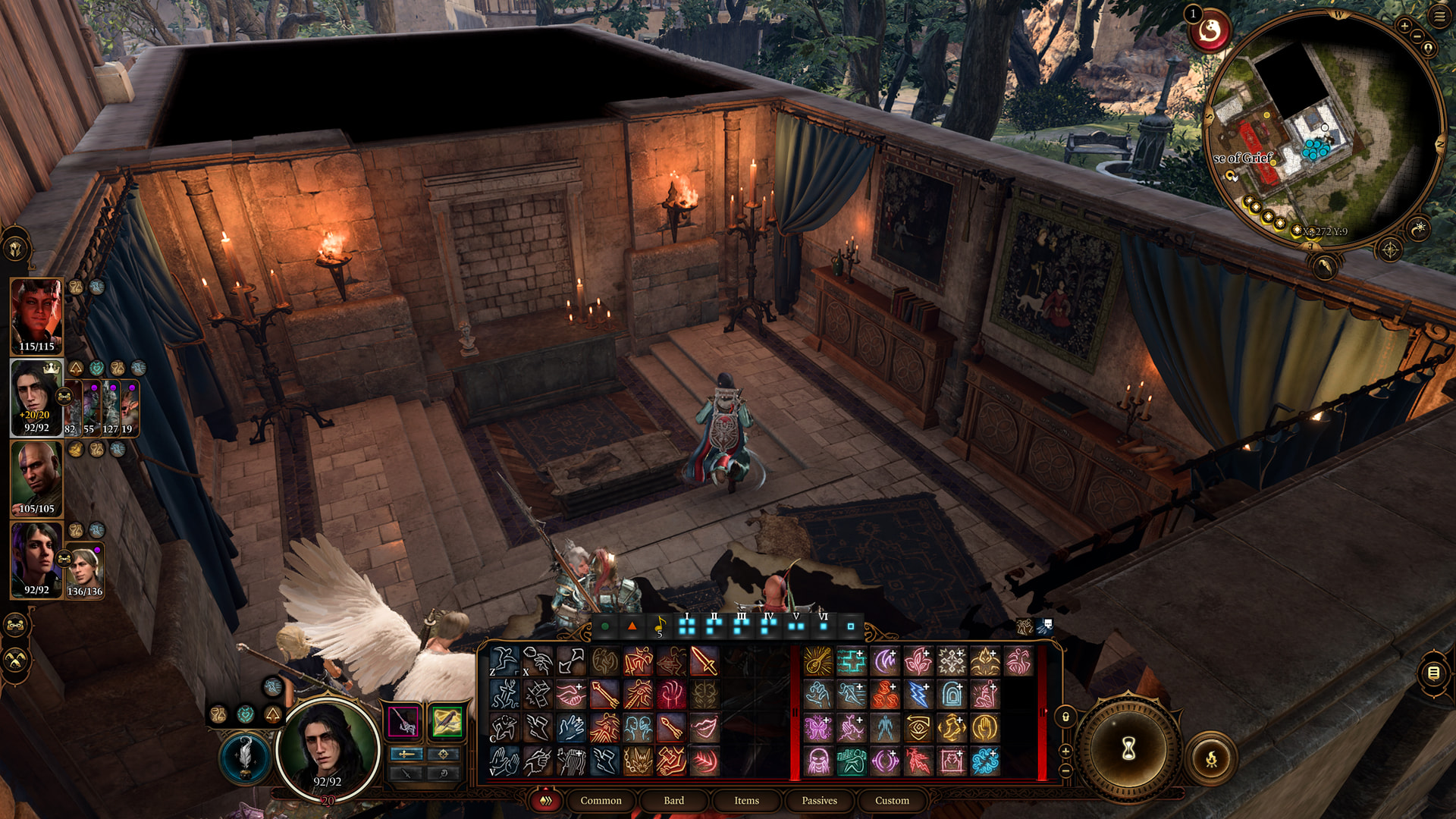Select the Passives hotbar tab

click(x=819, y=800)
